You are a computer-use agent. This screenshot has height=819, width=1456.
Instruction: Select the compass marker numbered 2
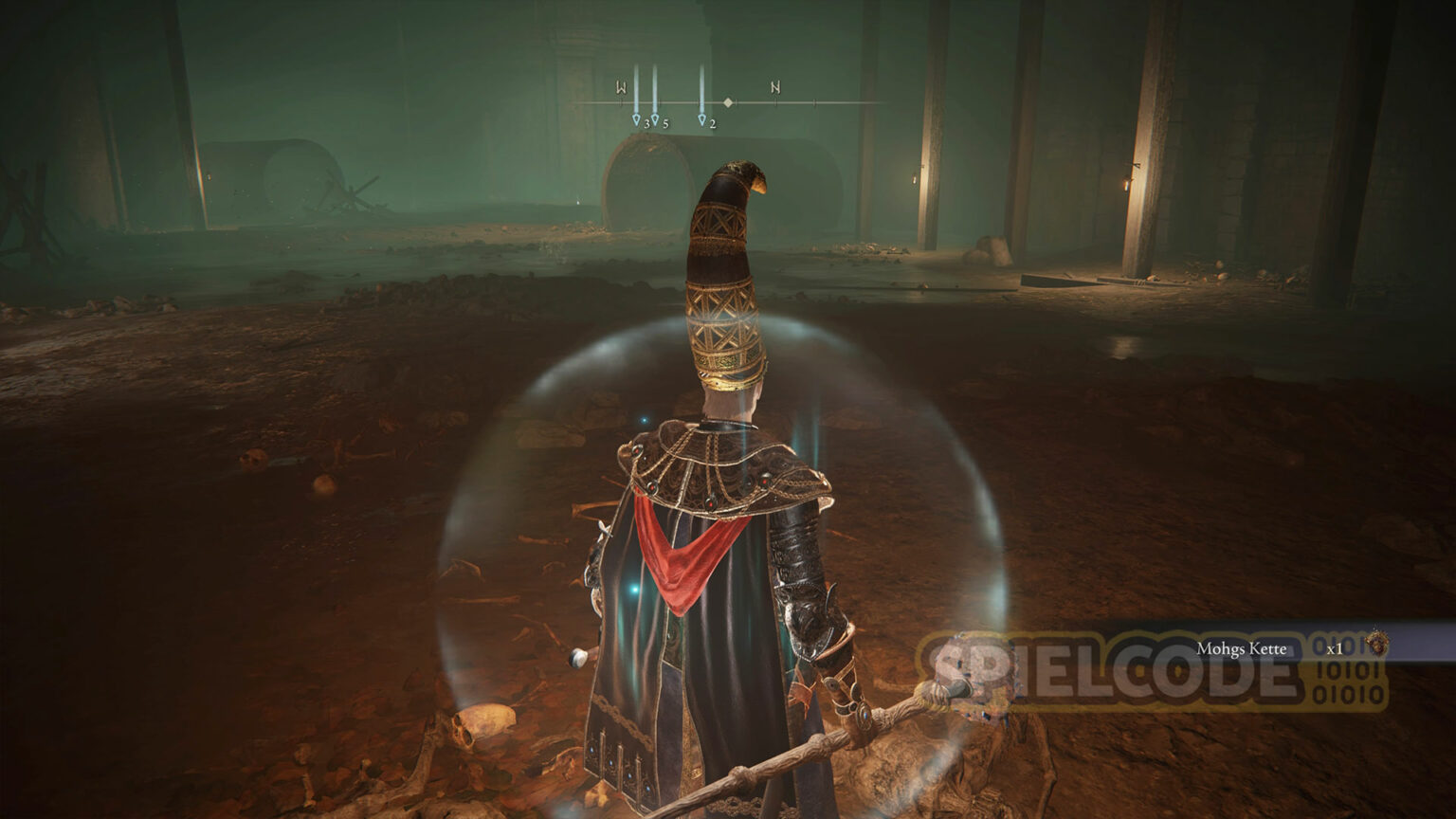point(702,120)
